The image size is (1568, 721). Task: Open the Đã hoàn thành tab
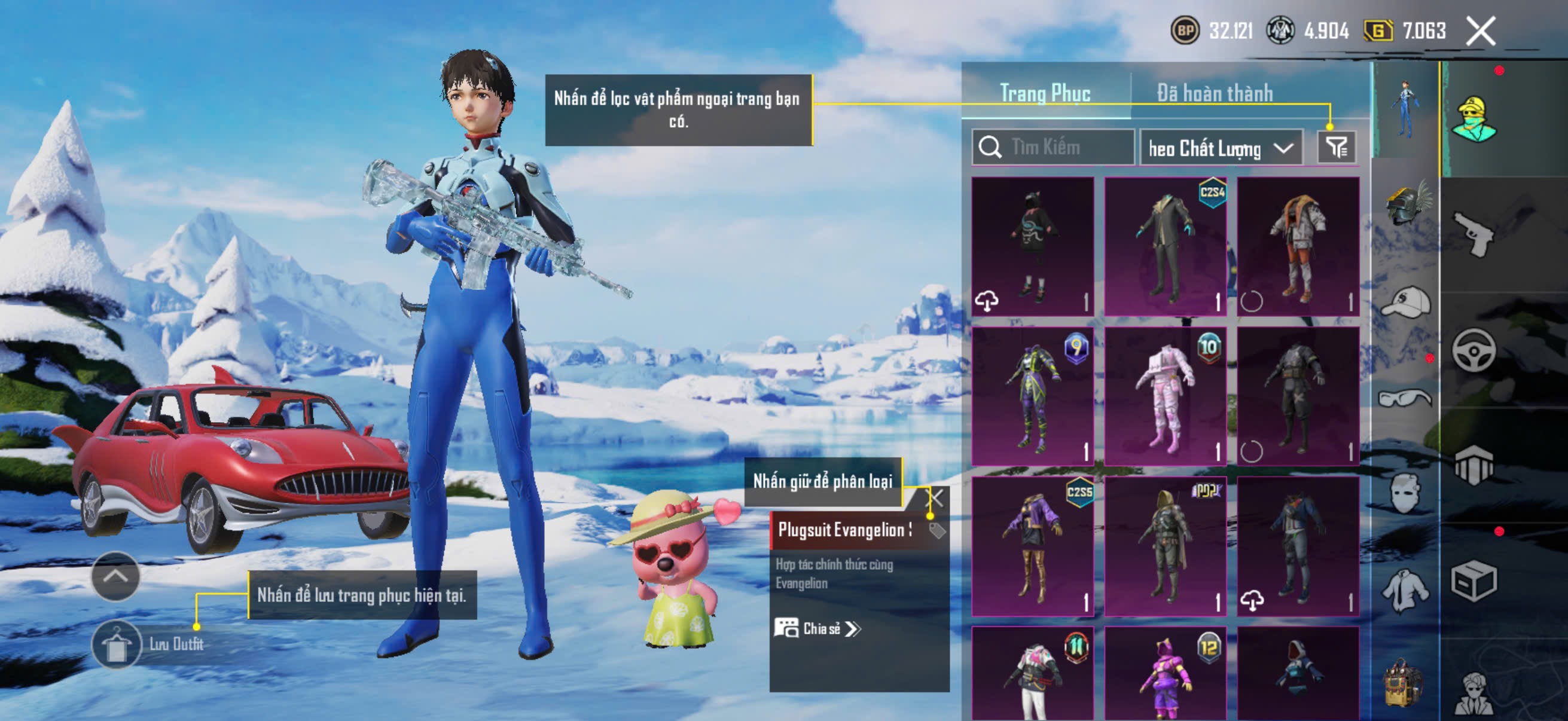pyautogui.click(x=1215, y=94)
